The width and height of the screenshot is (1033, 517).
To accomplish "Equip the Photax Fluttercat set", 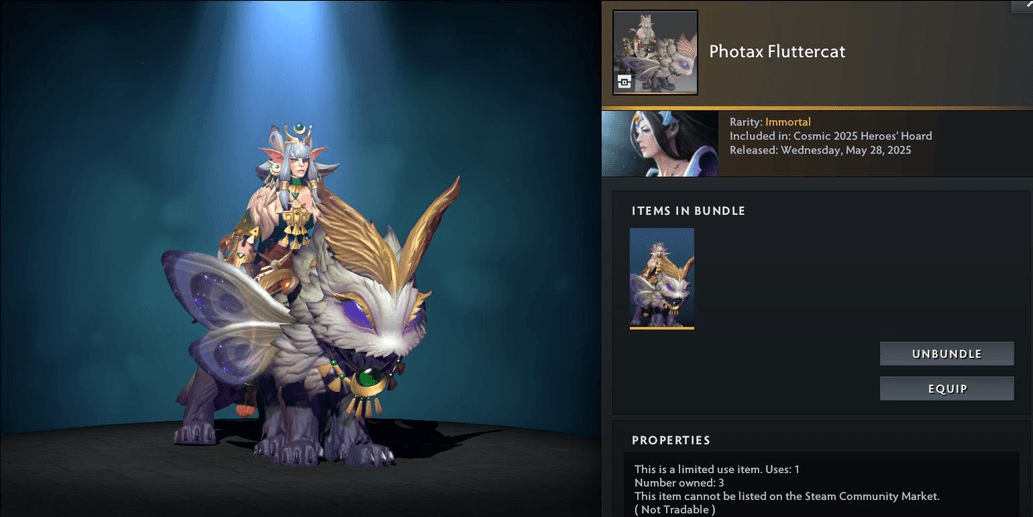I will point(946,388).
